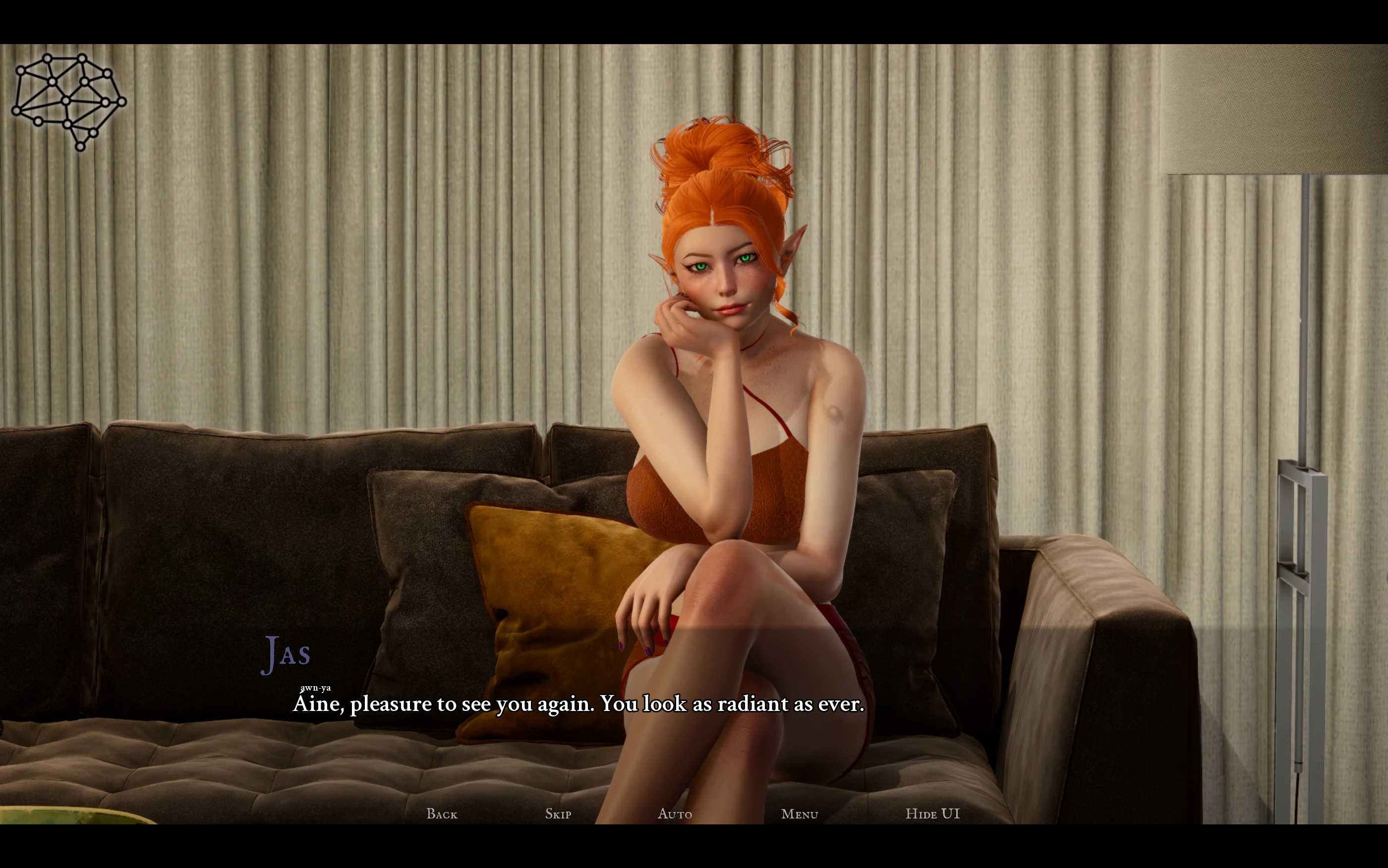This screenshot has height=868, width=1388.
Task: Hide the UI overlay
Action: [932, 814]
